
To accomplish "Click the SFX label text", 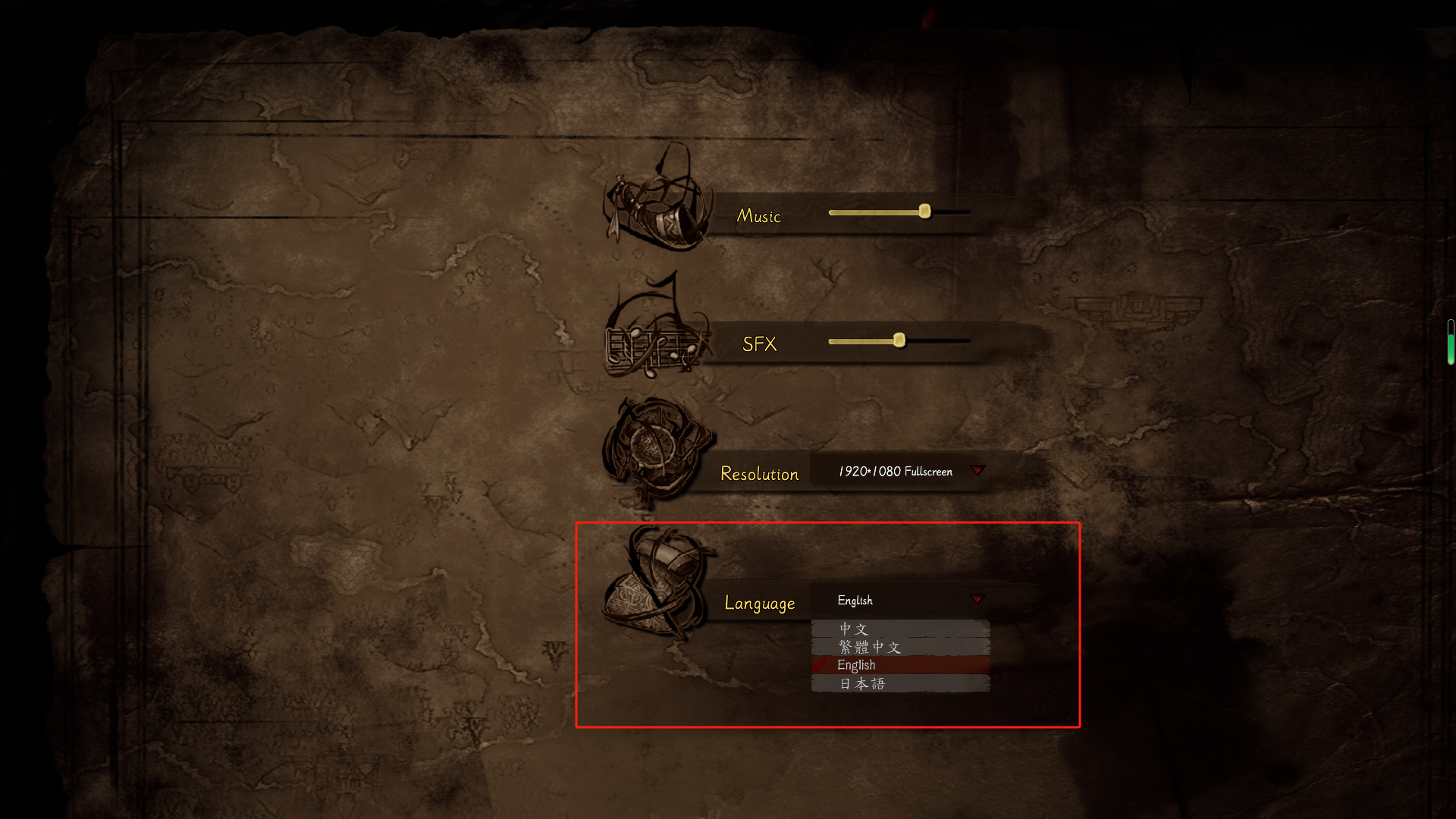I will (x=759, y=344).
